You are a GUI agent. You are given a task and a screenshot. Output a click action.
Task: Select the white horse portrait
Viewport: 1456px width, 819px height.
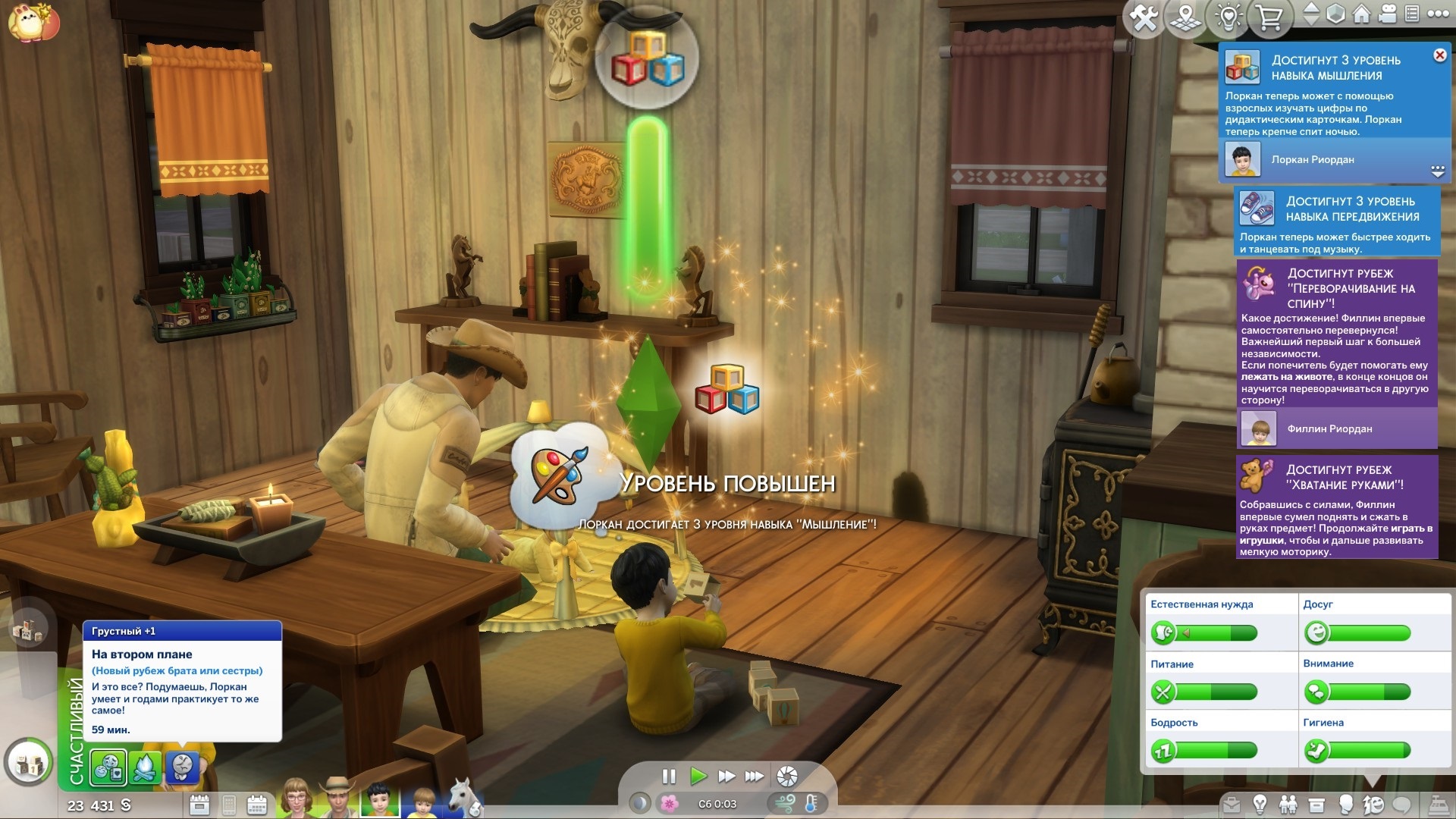click(x=464, y=799)
